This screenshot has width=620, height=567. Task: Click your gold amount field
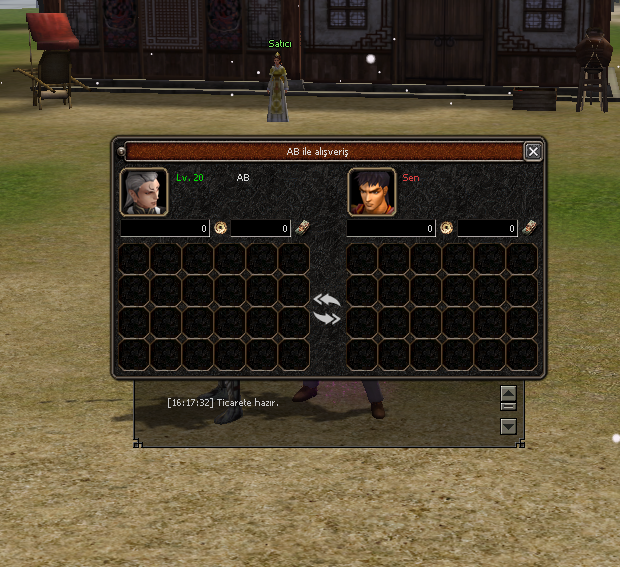391,229
